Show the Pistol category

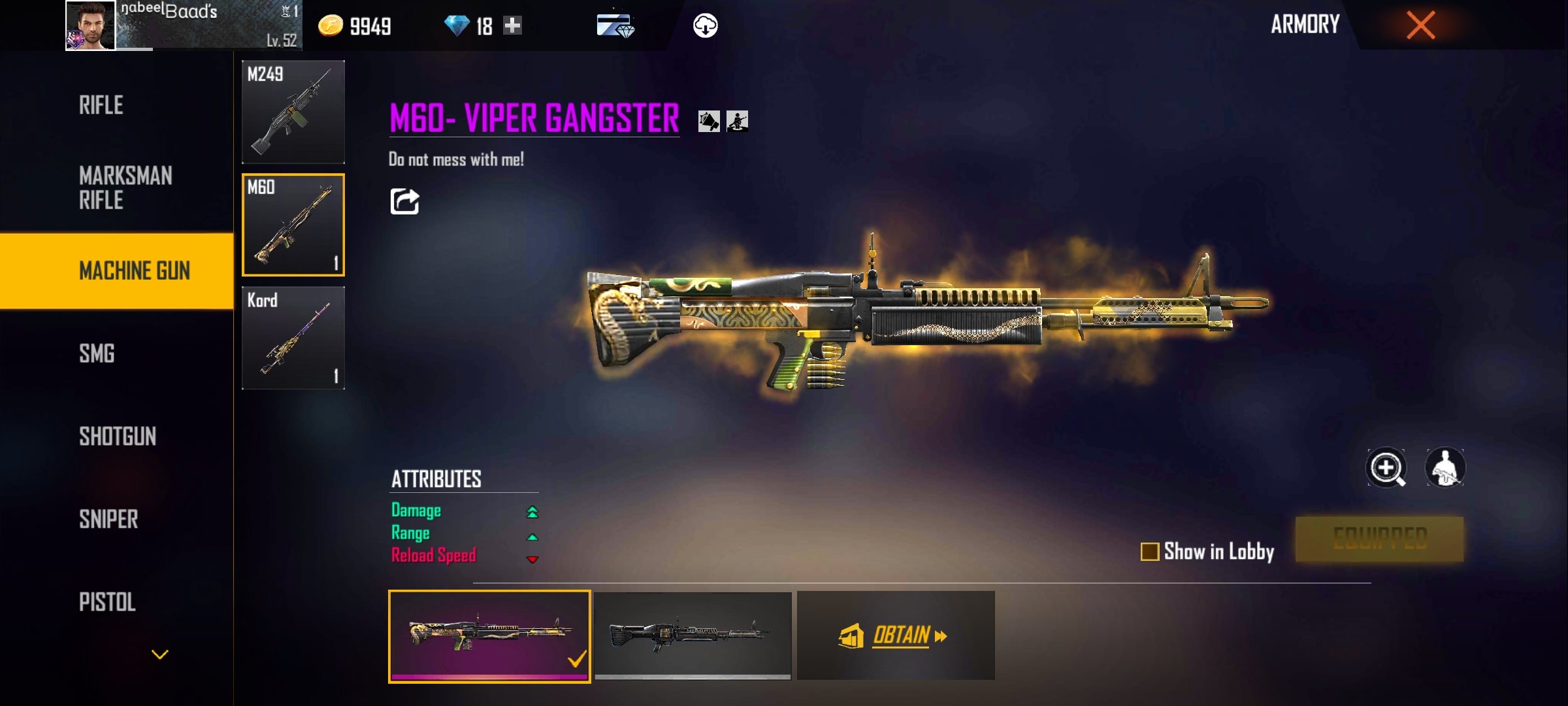pyautogui.click(x=107, y=602)
